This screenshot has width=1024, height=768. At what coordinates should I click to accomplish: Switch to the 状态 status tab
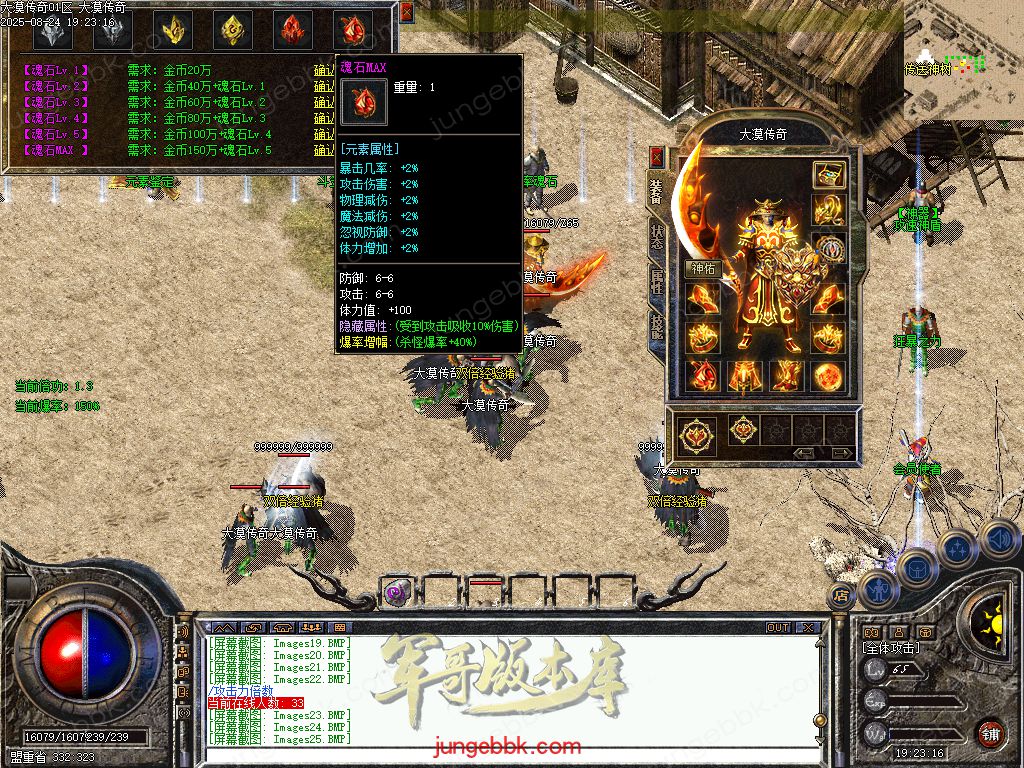point(656,236)
